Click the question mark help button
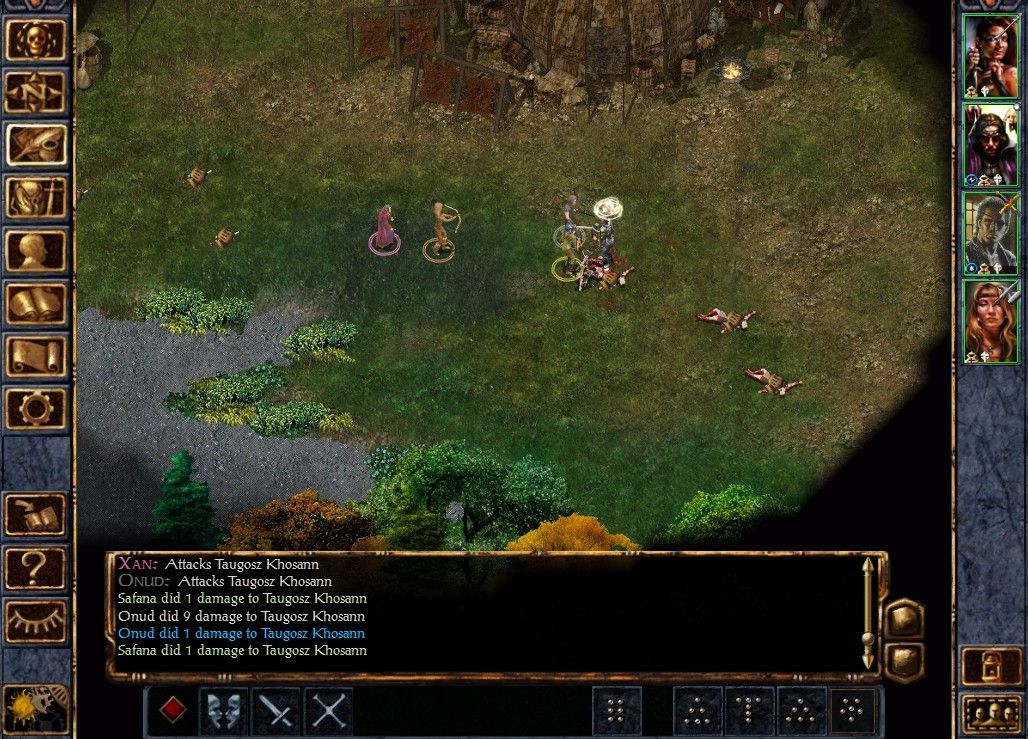1028x739 pixels. [36, 568]
